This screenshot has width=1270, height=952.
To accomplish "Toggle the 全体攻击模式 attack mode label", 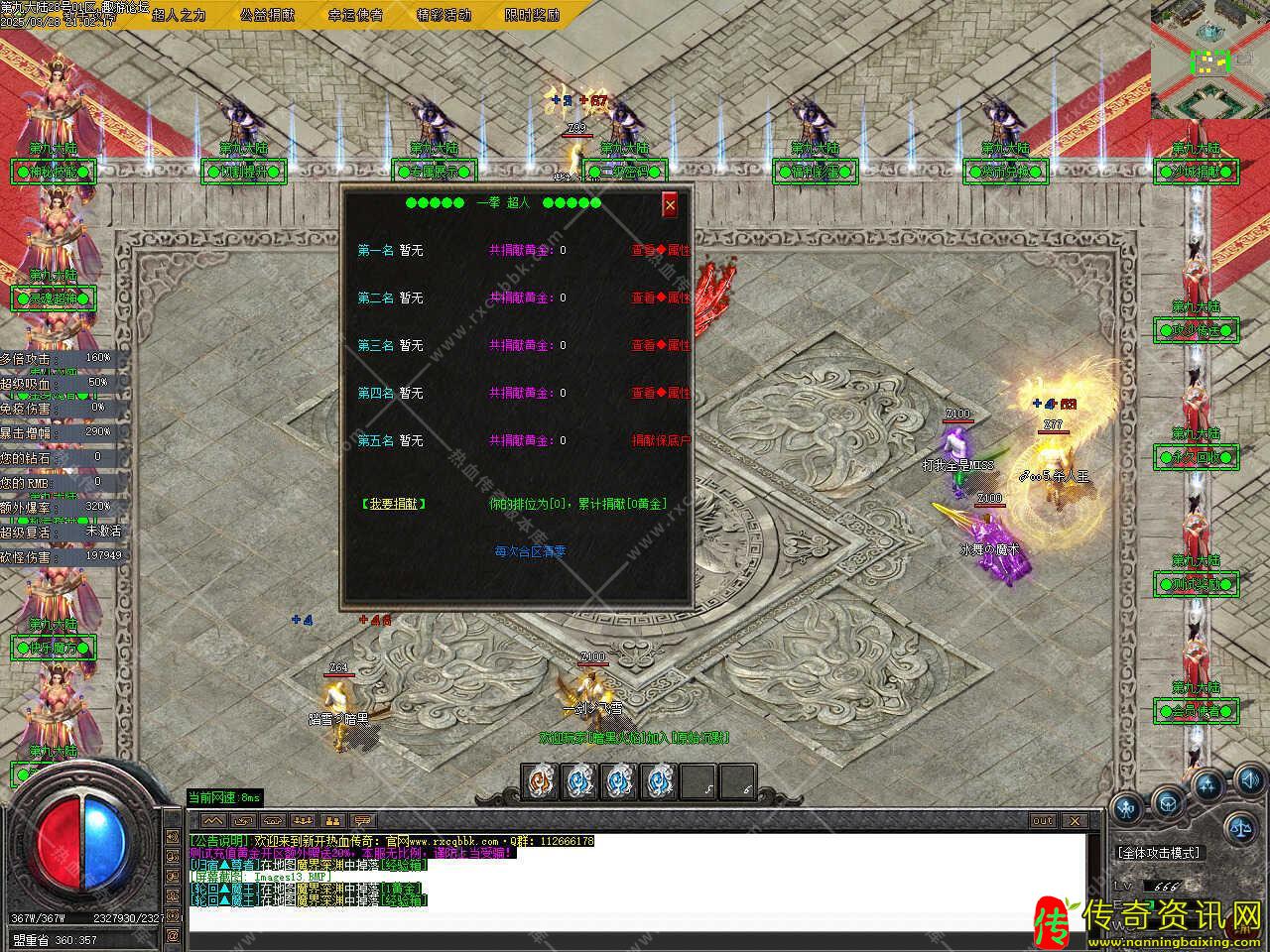I will coord(1158,853).
